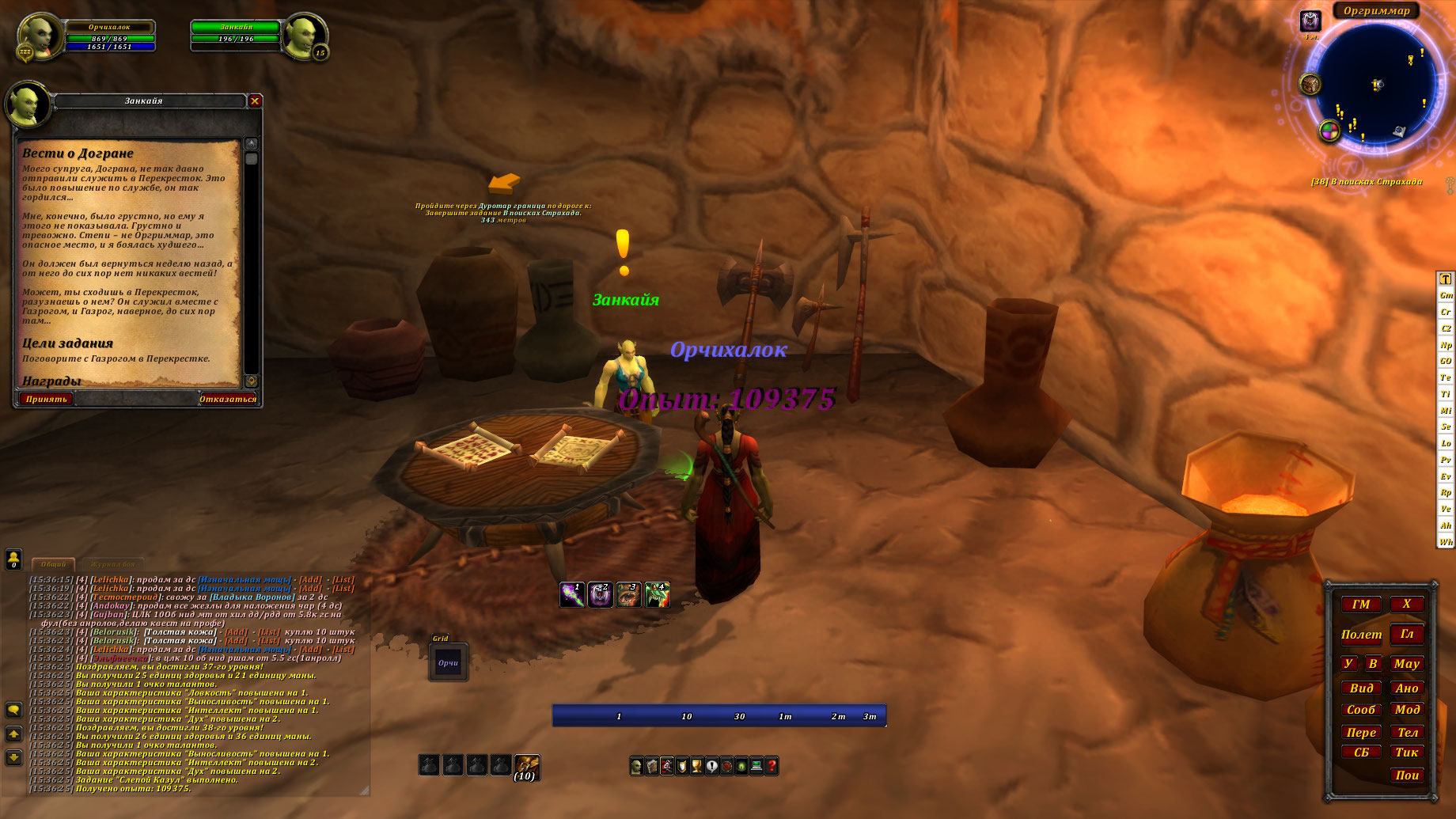This screenshot has width=1456, height=819.
Task: Select the Орчи unit in the Grid frame
Action: (x=448, y=663)
